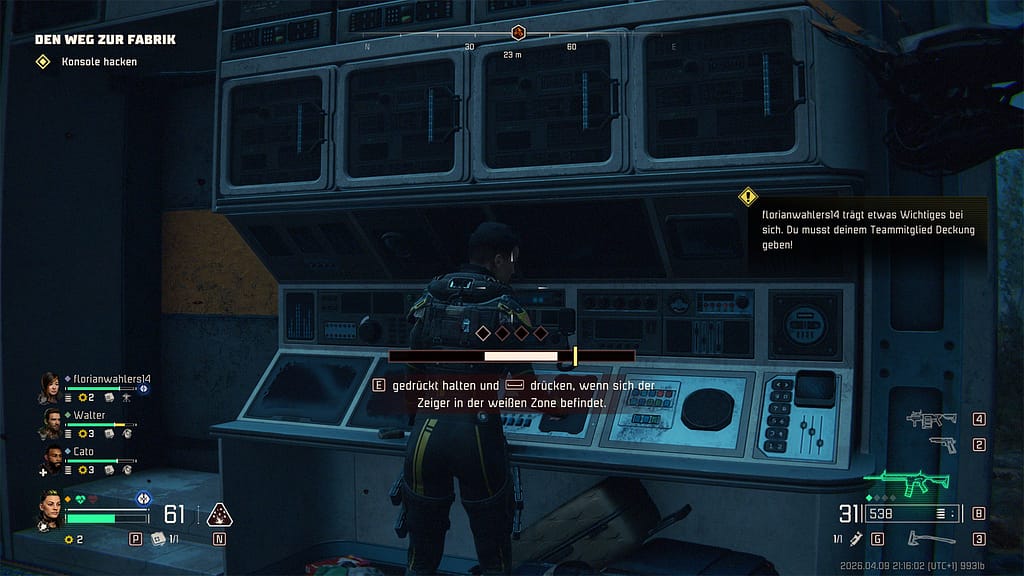Click the 'Konsole hacken' objective tracker
Screen dimensions: 1024x576
(x=98, y=62)
